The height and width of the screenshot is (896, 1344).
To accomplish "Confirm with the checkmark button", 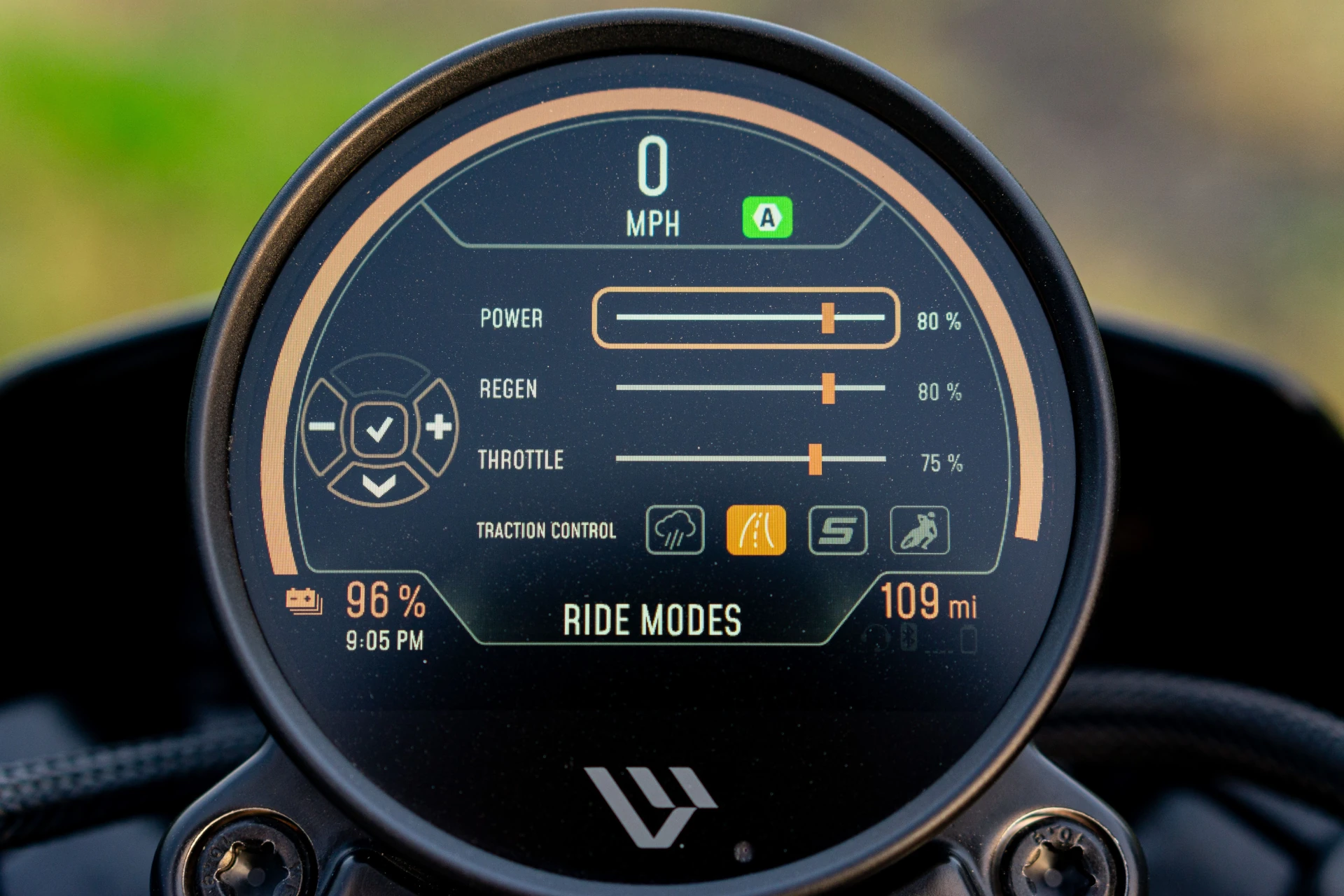I will 379,428.
